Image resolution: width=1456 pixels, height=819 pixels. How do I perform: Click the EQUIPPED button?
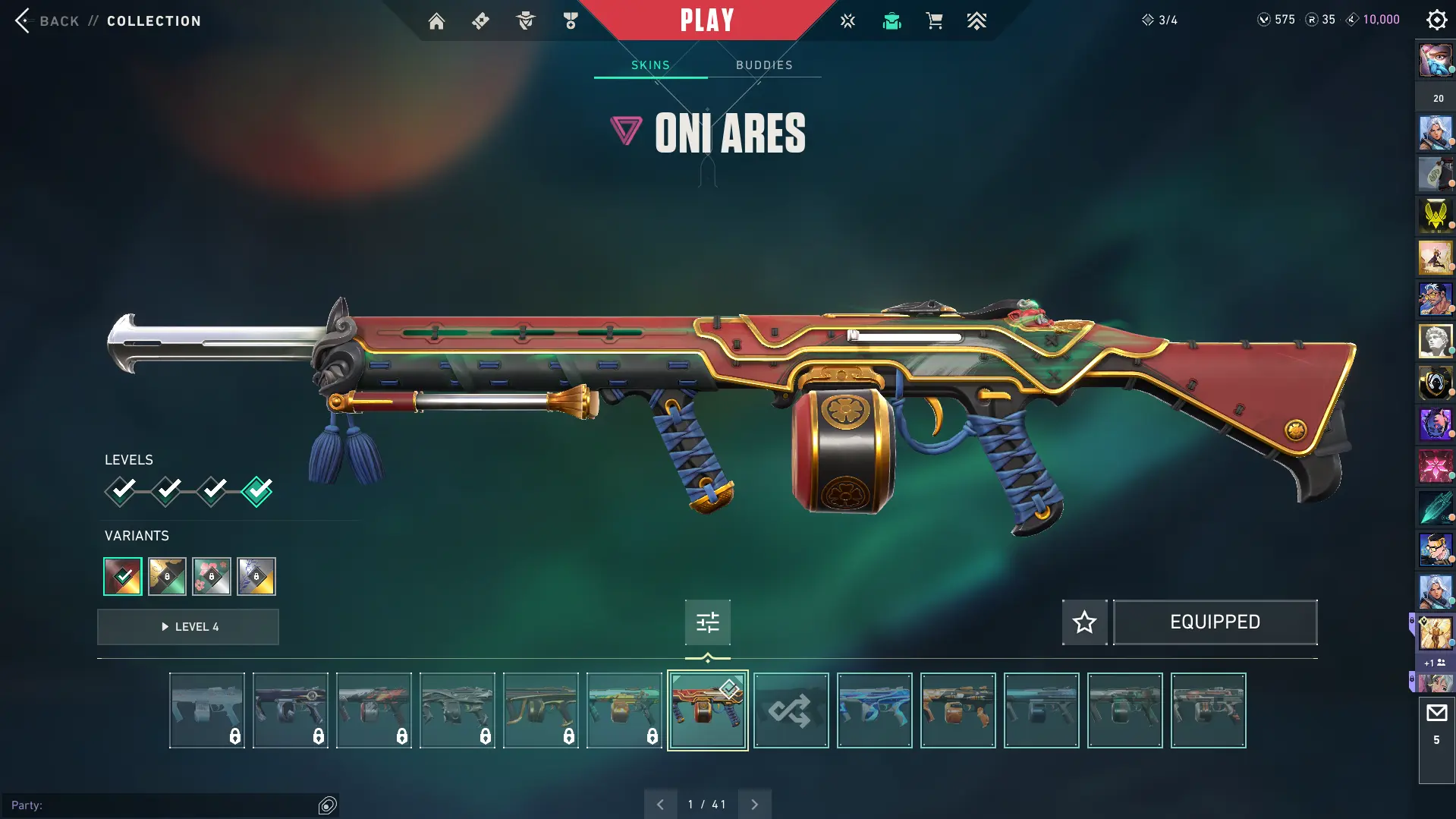pyautogui.click(x=1215, y=622)
